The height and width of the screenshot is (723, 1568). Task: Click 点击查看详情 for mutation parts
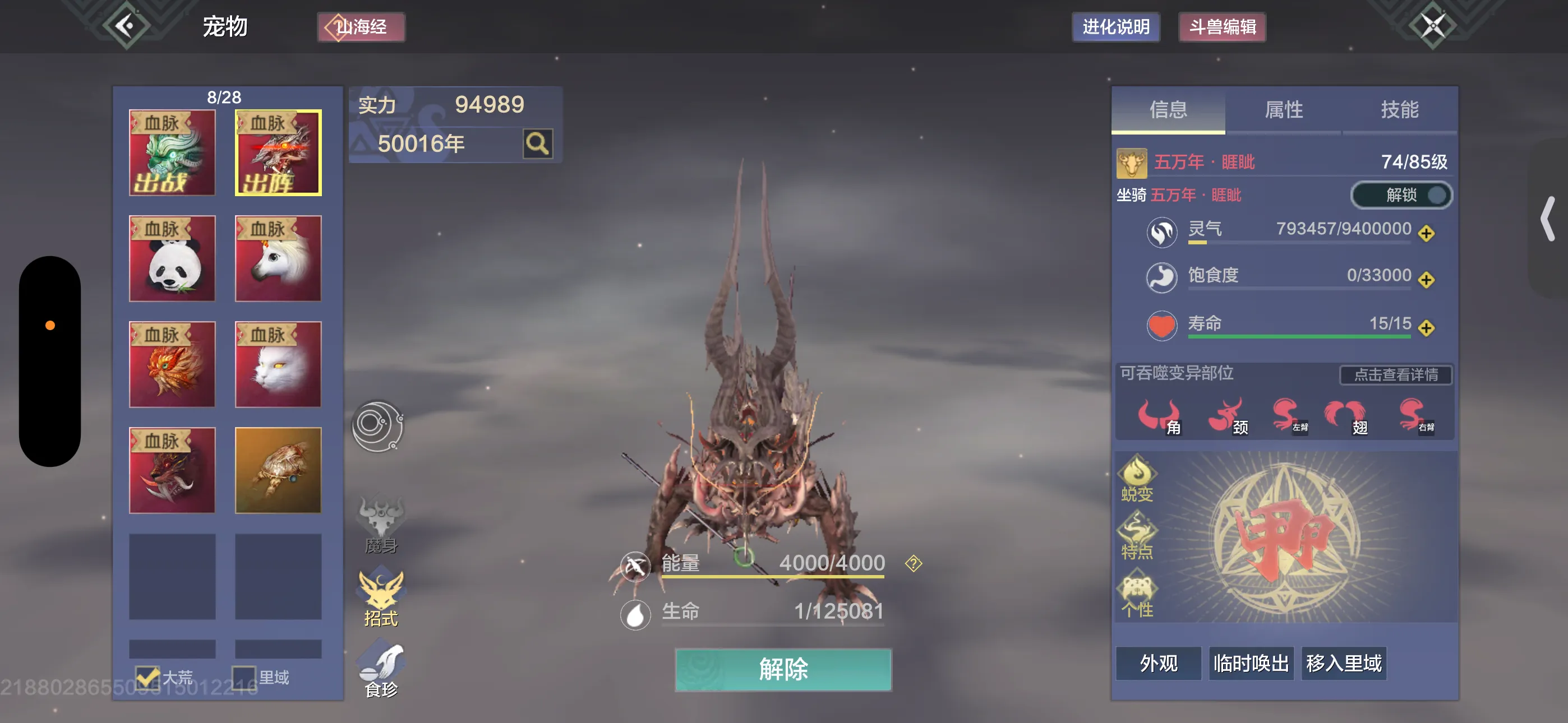click(1395, 375)
